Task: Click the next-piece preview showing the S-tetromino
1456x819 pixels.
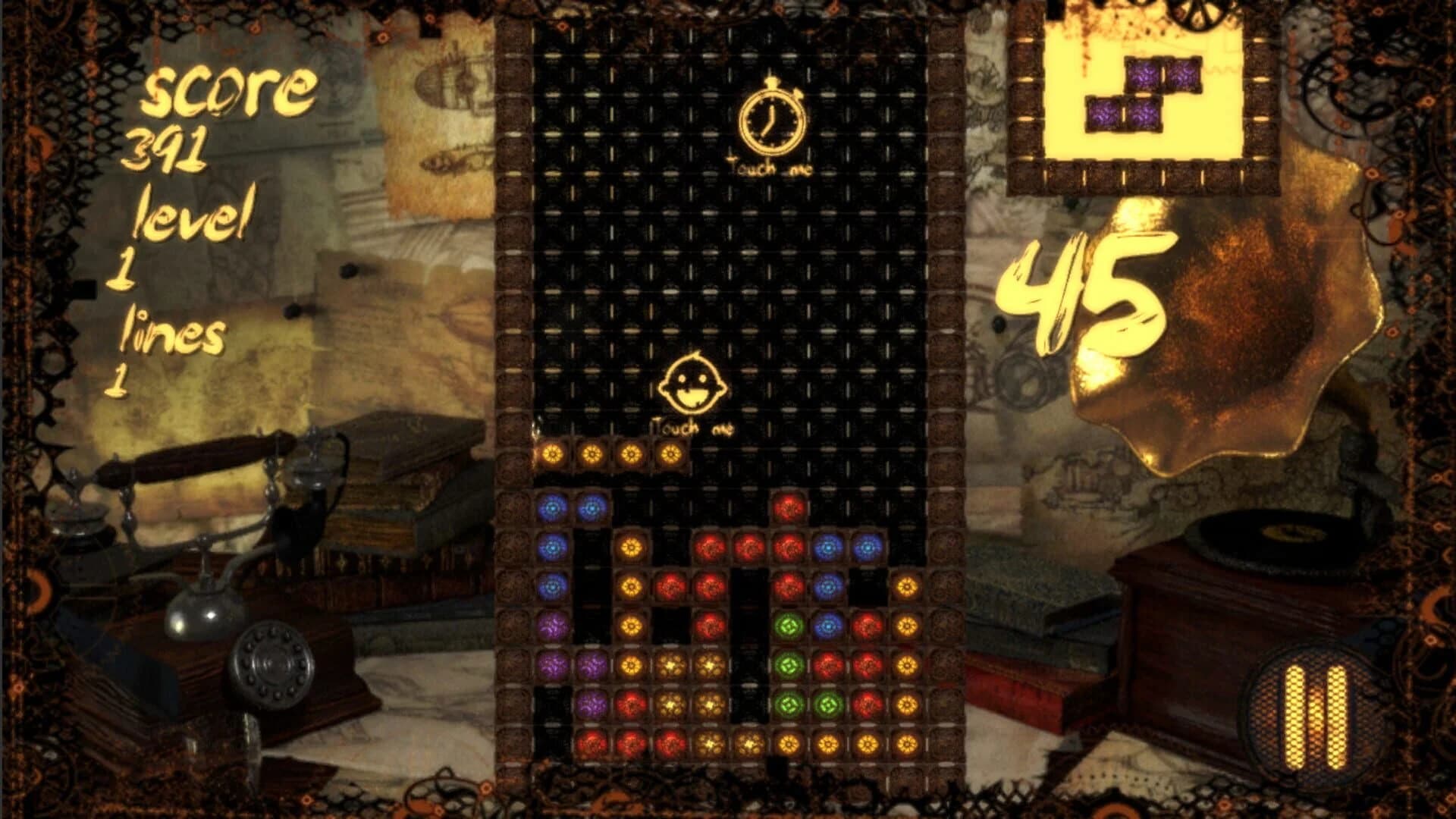Action: coord(1145,95)
